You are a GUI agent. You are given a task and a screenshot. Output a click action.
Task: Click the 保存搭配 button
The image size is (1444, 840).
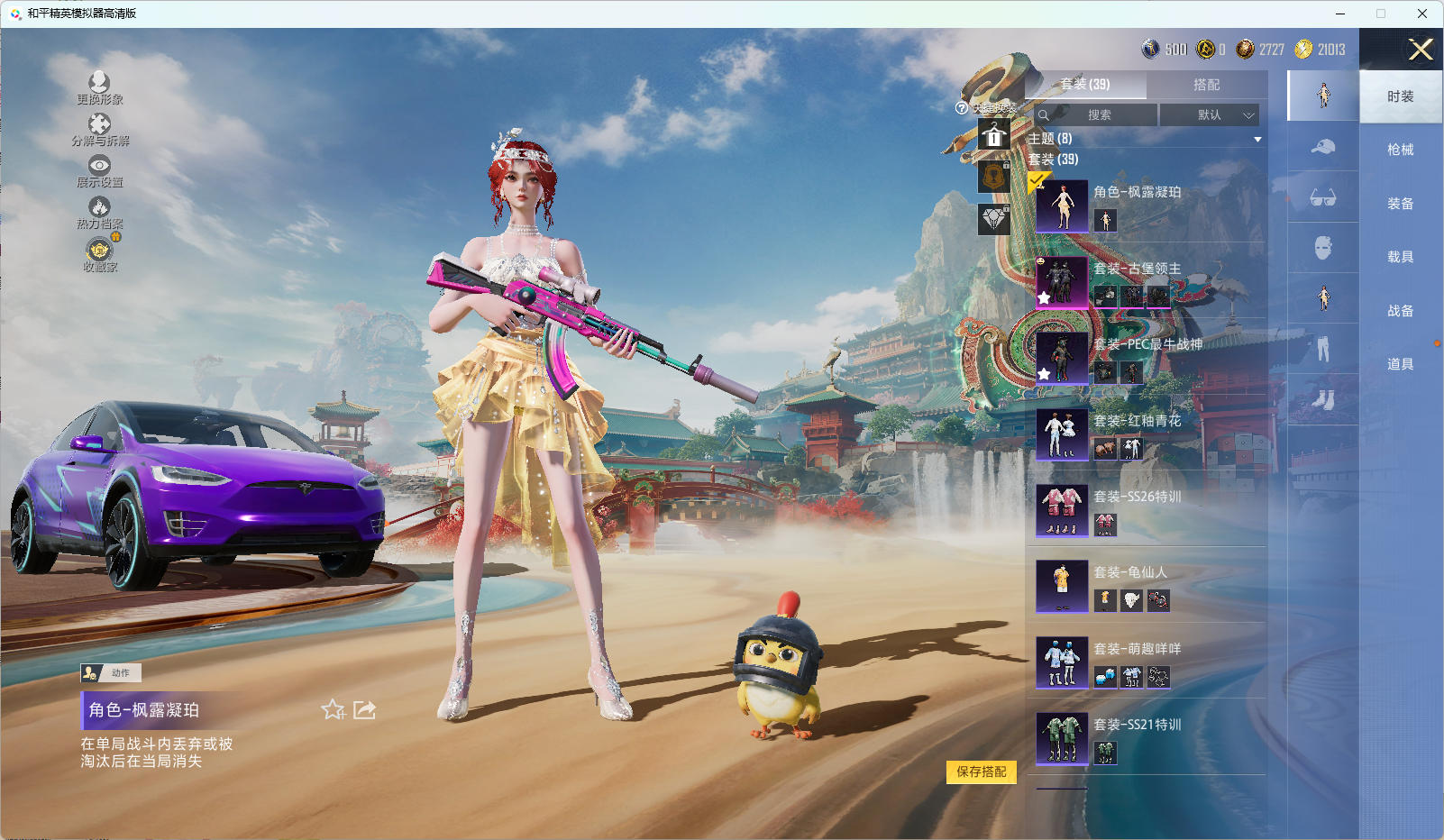(981, 772)
